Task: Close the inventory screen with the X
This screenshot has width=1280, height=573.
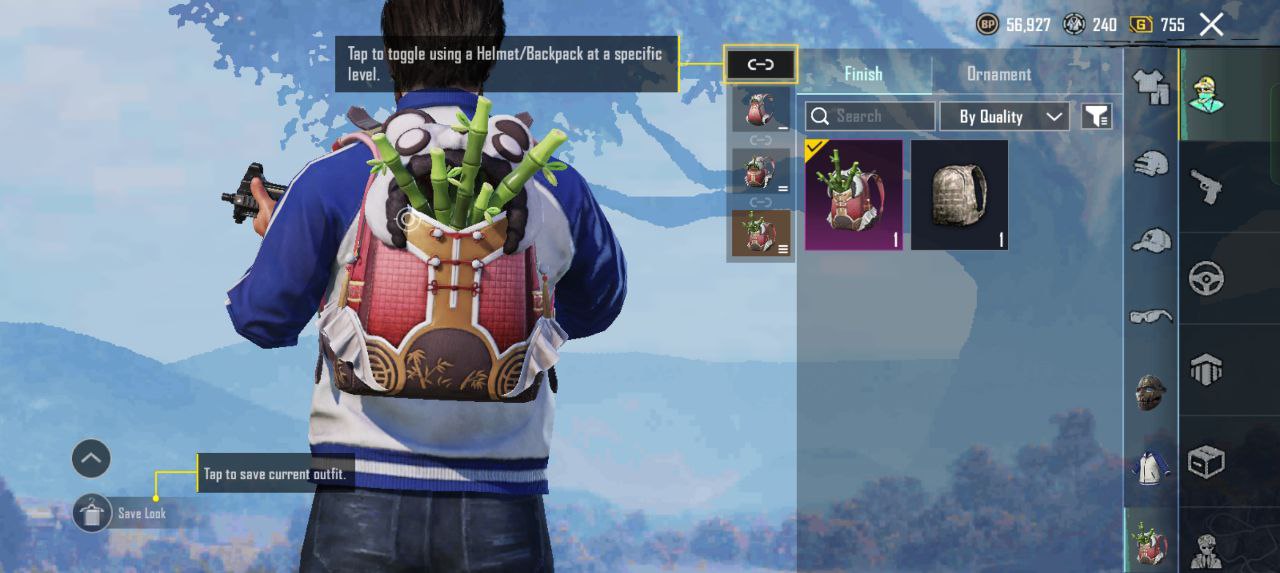Action: click(x=1211, y=25)
